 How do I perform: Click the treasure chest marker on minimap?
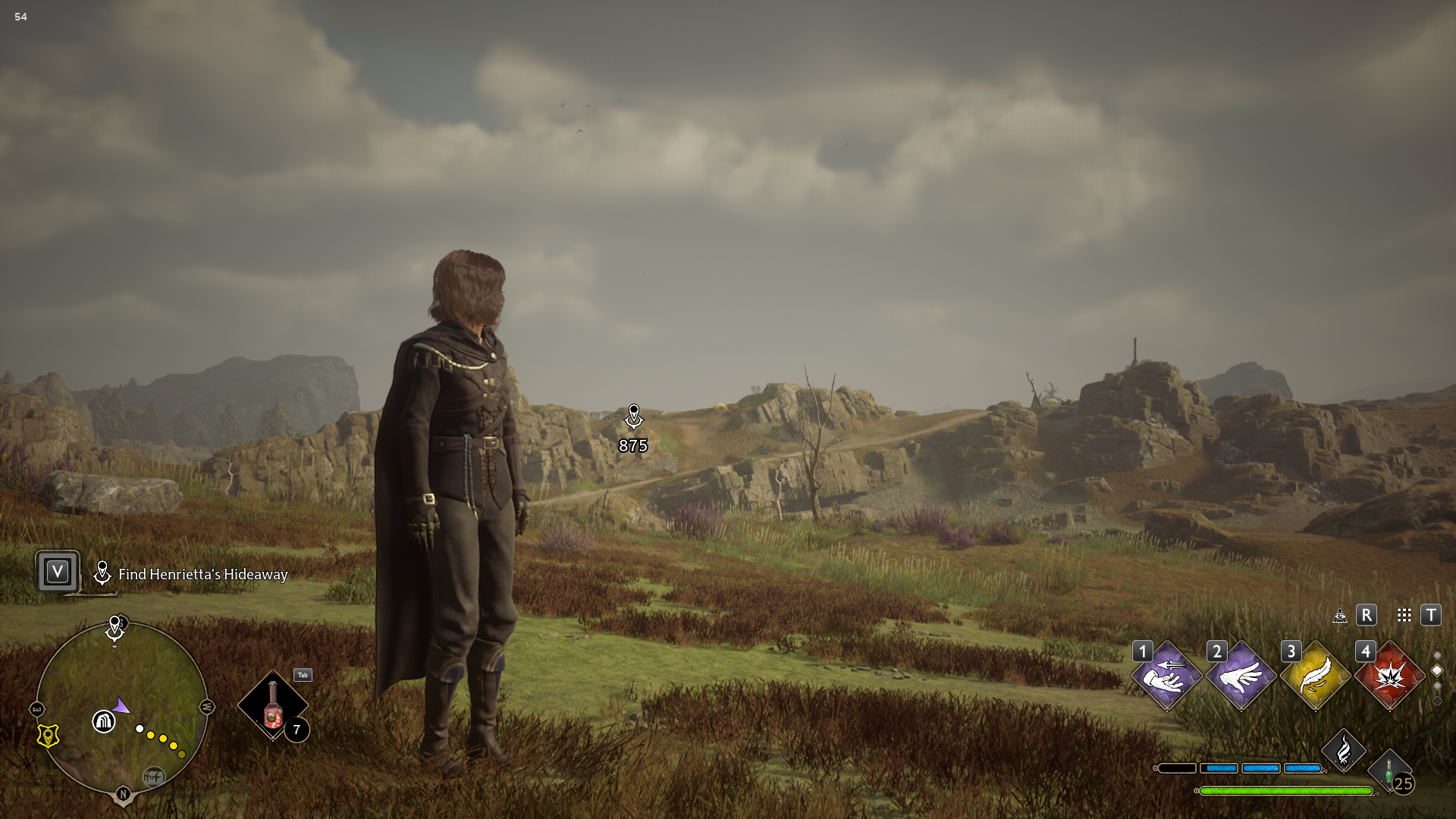153,777
